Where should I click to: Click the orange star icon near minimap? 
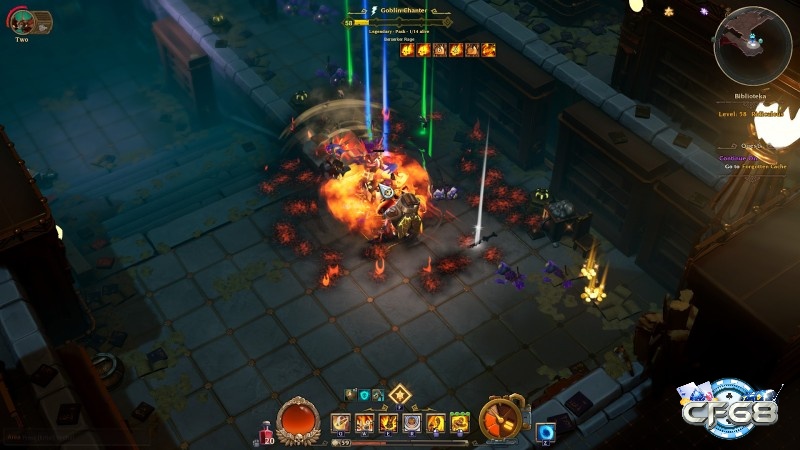669,11
